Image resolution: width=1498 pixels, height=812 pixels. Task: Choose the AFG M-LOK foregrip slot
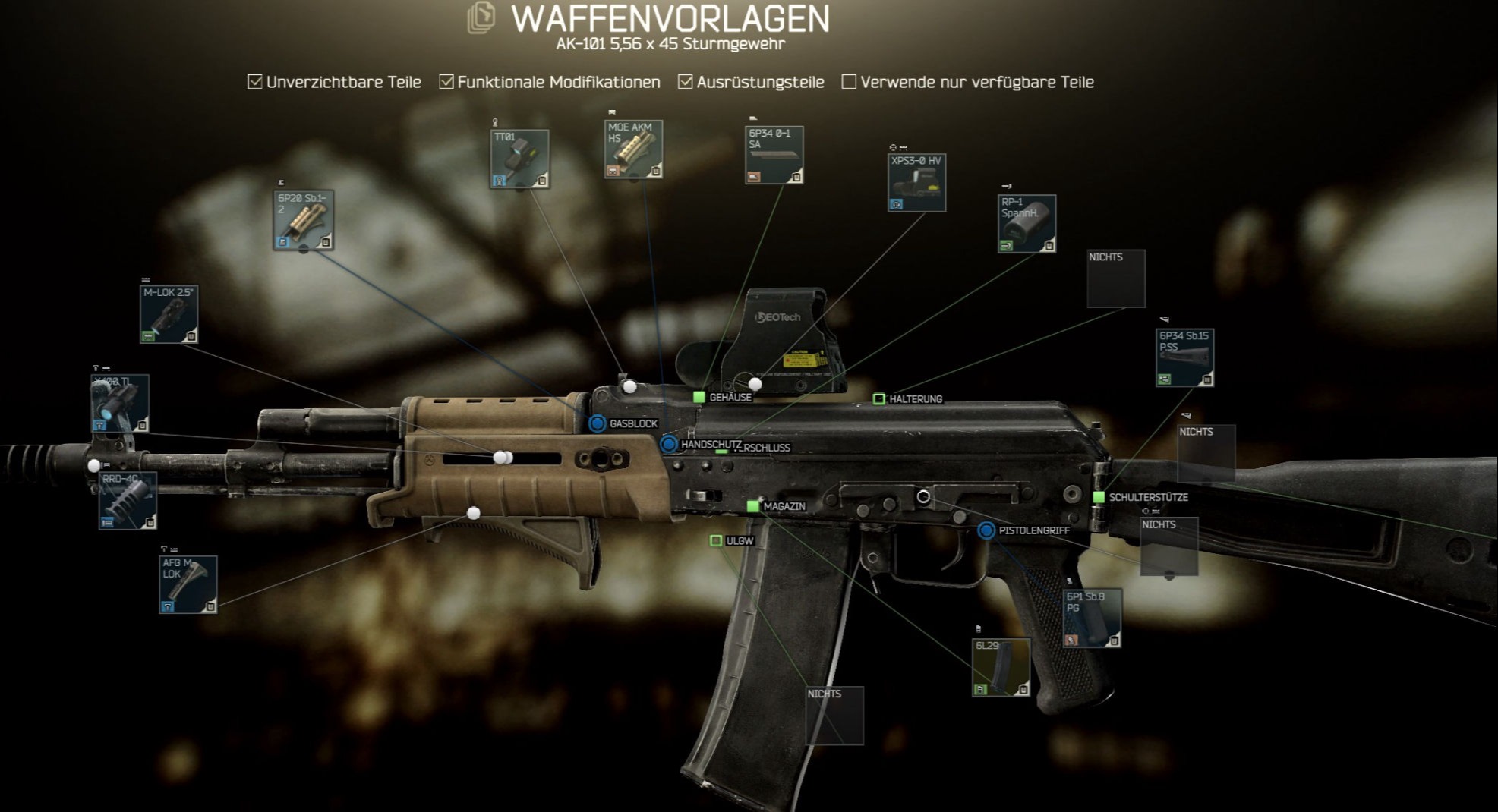[x=188, y=584]
